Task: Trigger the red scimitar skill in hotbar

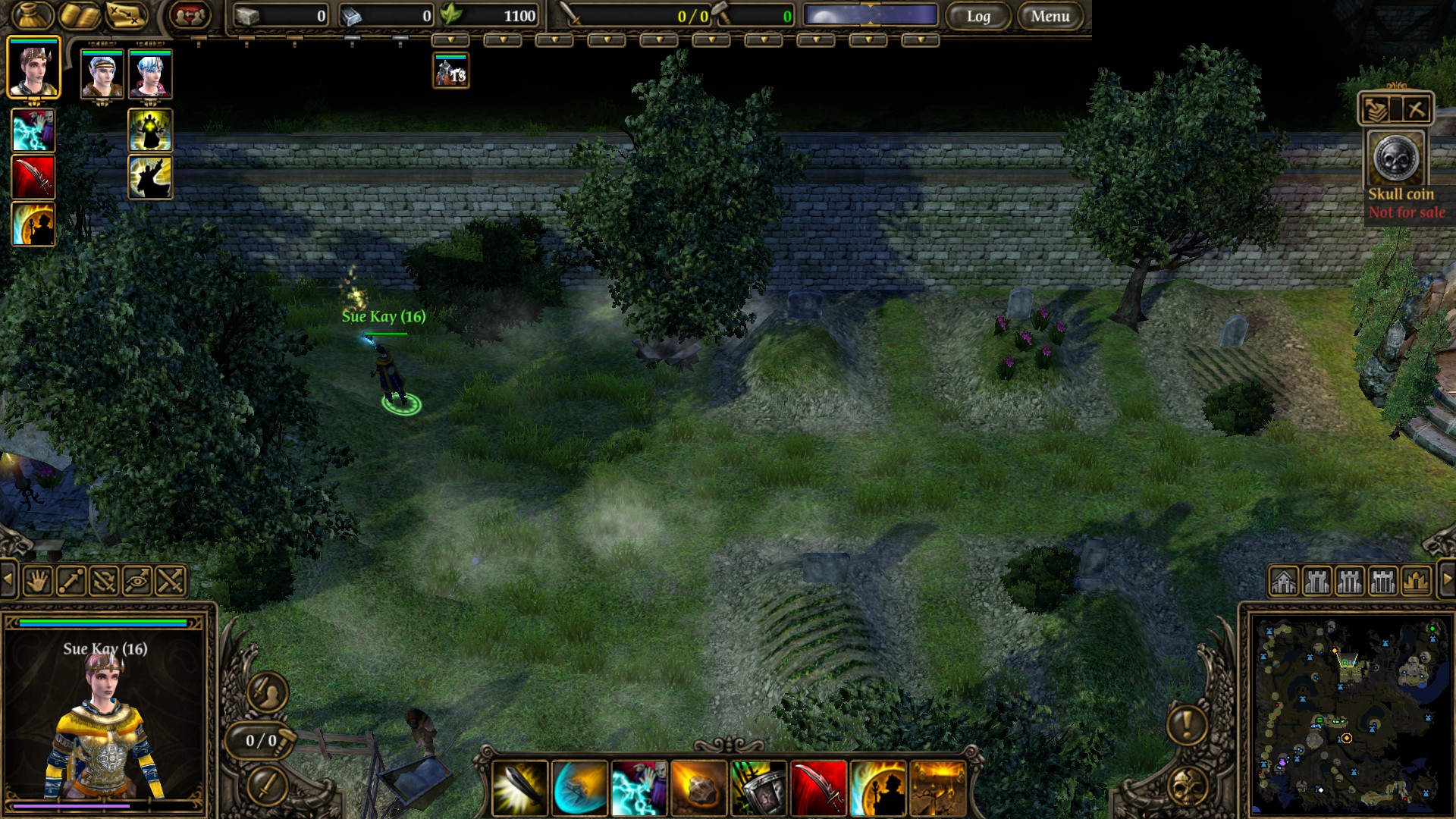Action: coord(817,788)
